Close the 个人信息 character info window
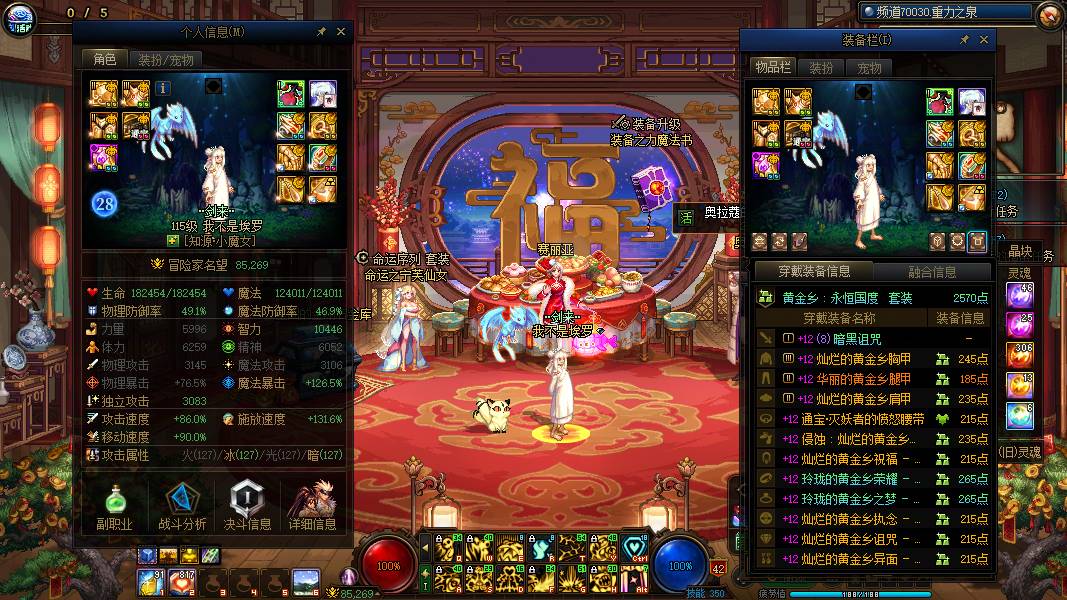 341,33
